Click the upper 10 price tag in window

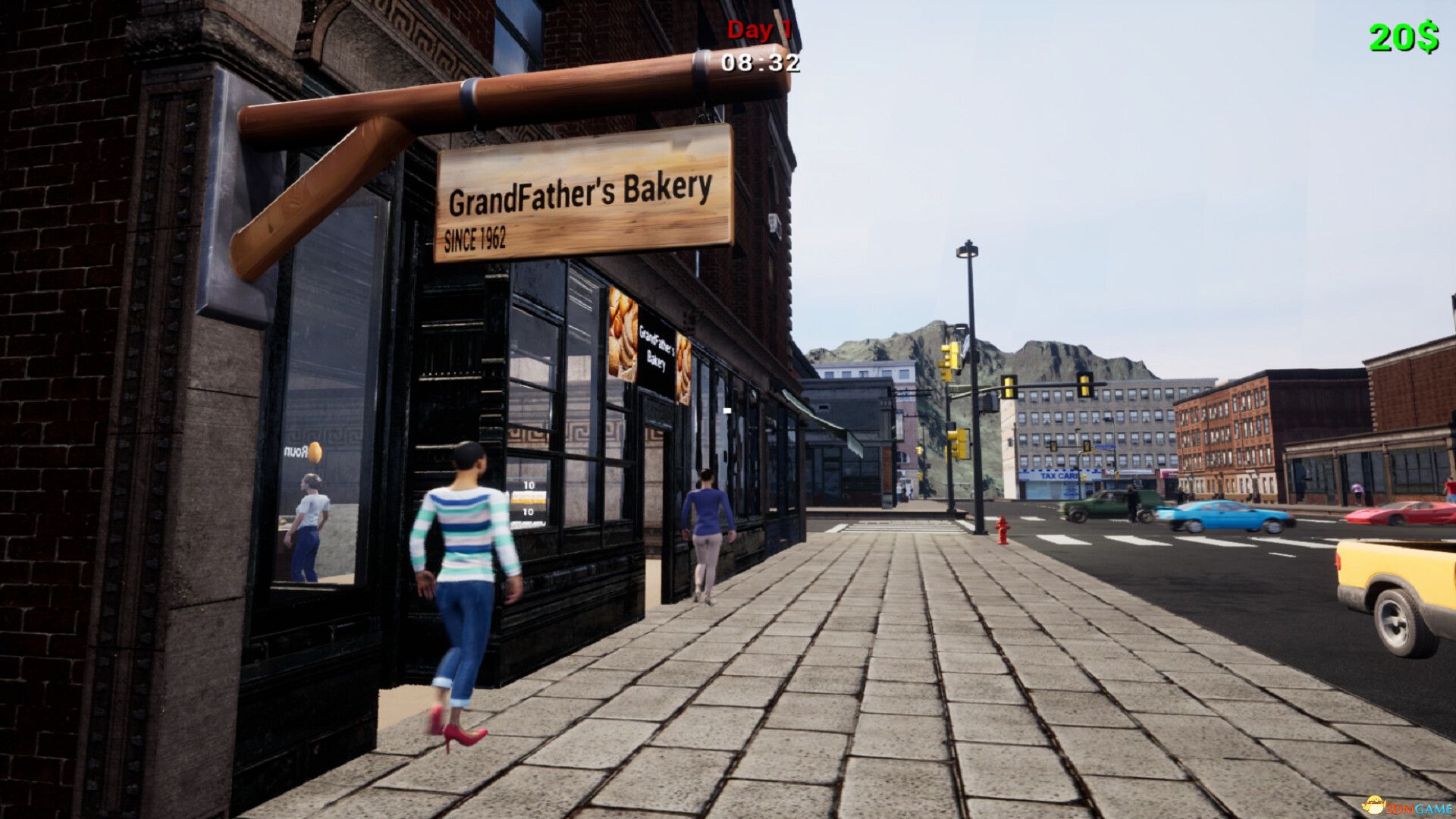click(529, 483)
